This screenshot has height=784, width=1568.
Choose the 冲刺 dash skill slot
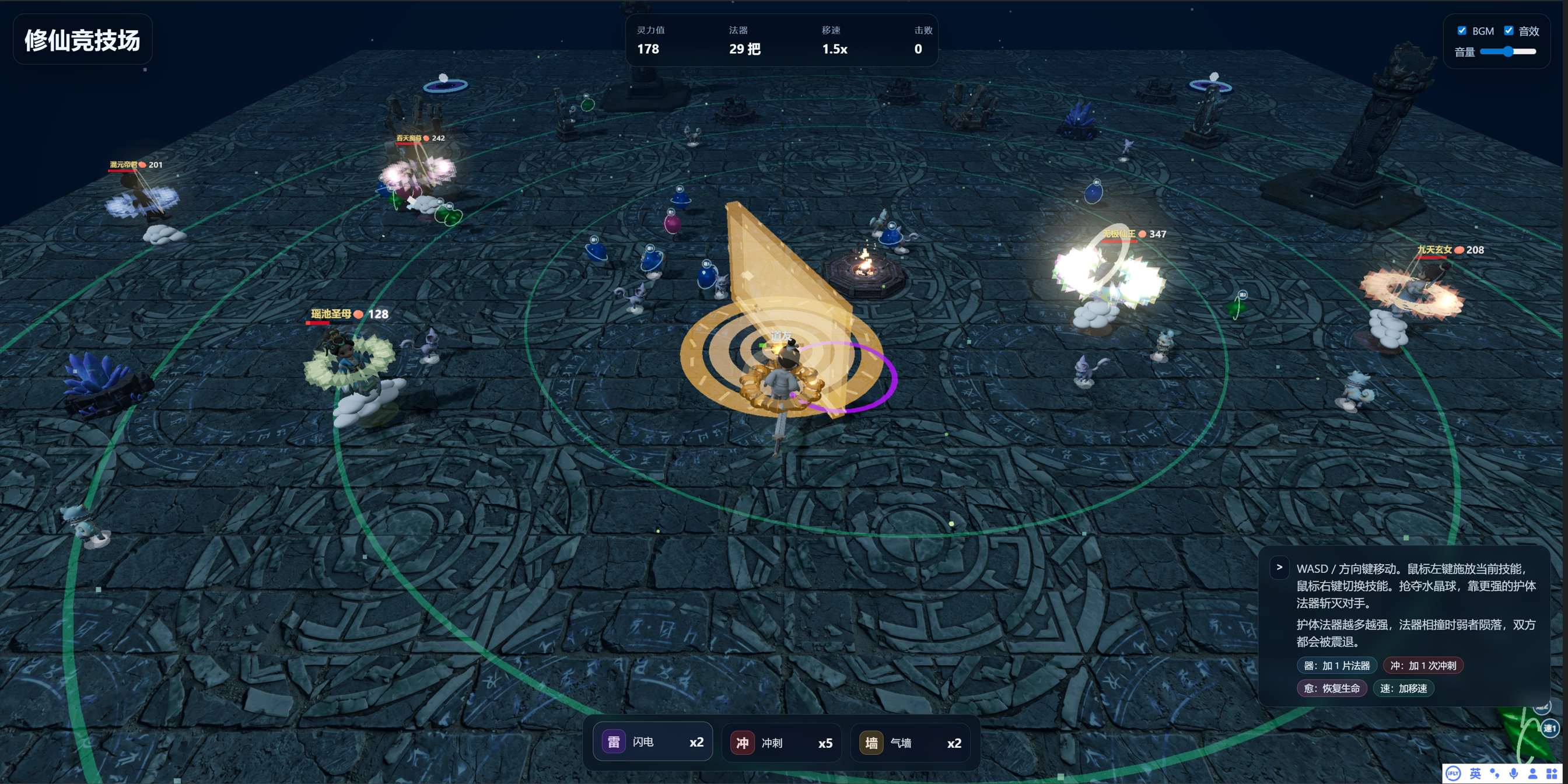(781, 743)
